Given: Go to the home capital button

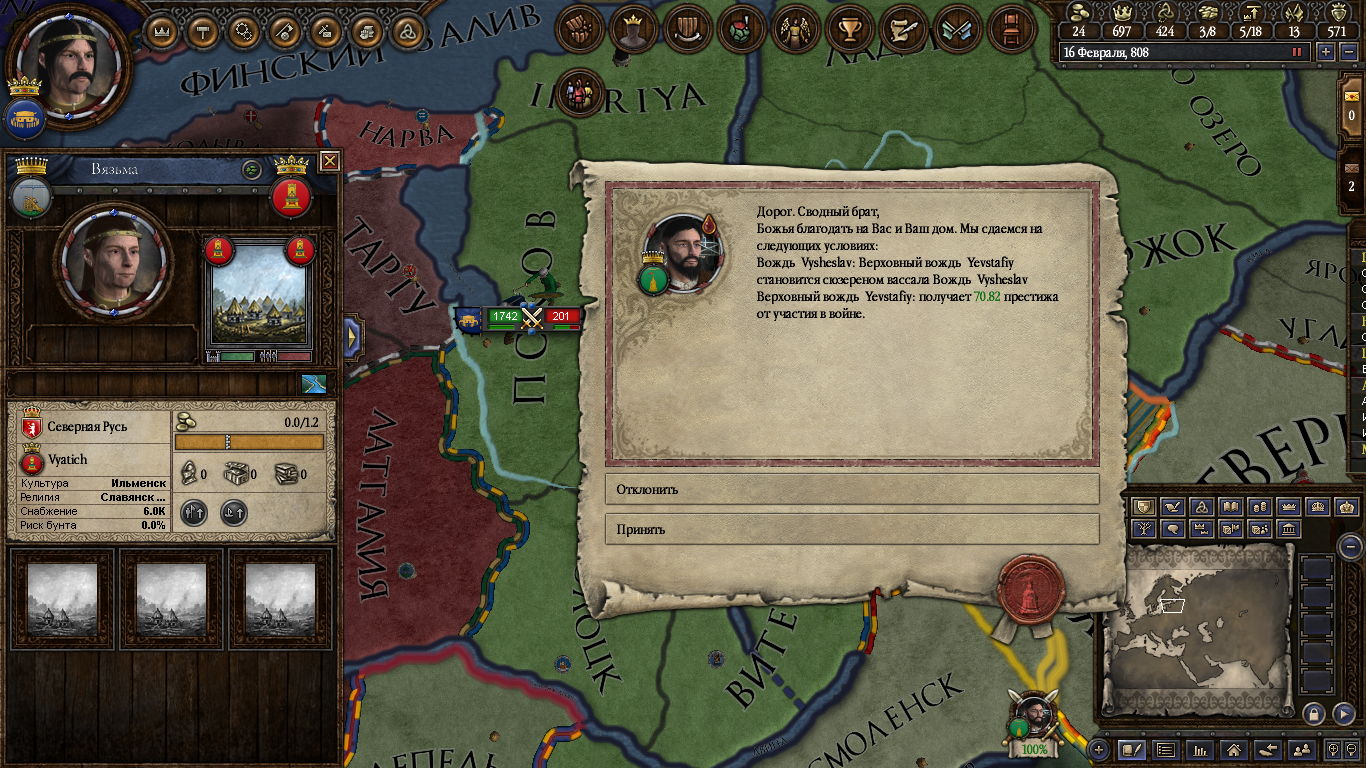Looking at the screenshot, I should (x=1234, y=749).
